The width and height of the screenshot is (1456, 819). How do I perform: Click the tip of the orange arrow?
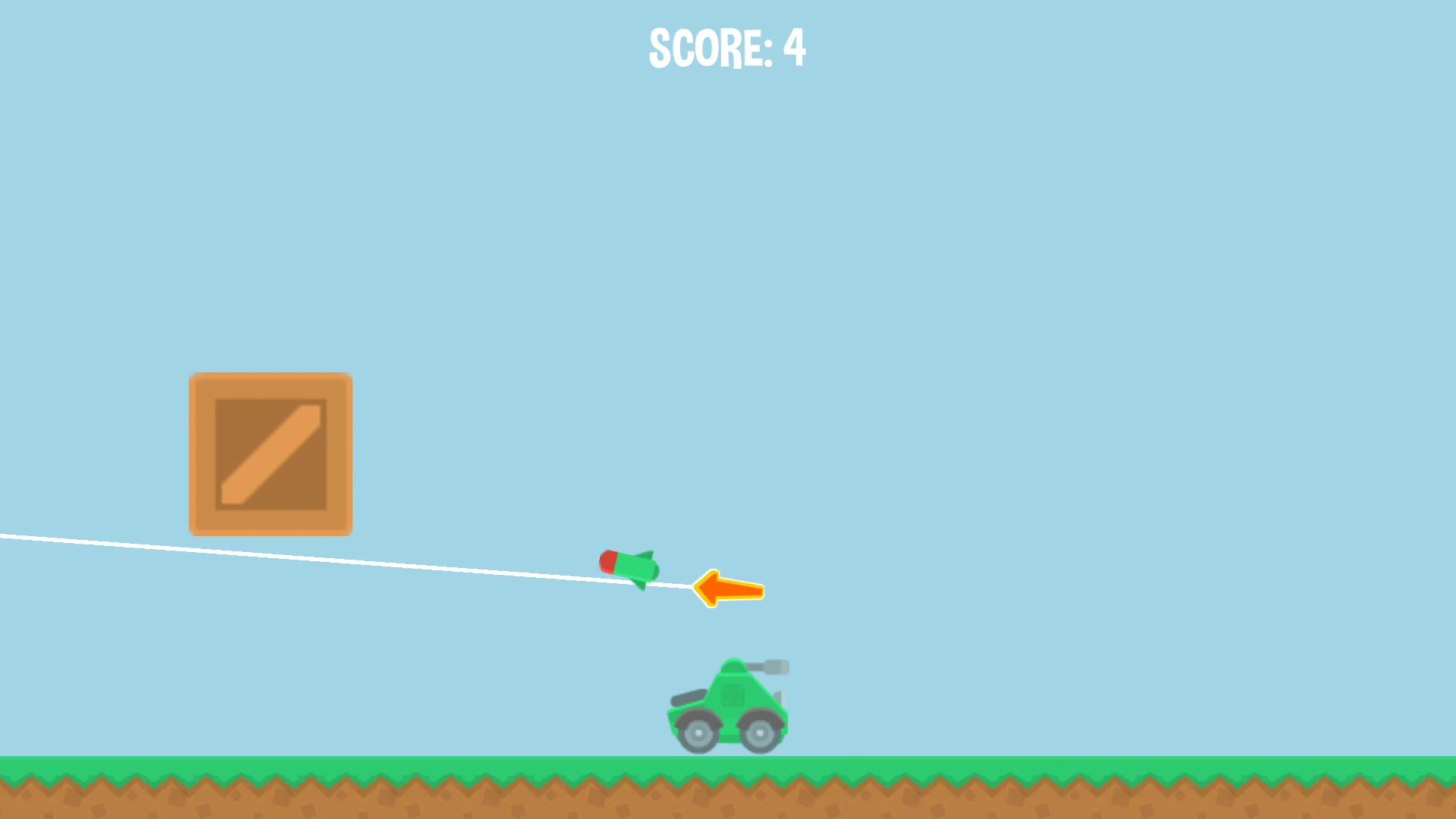click(x=695, y=588)
